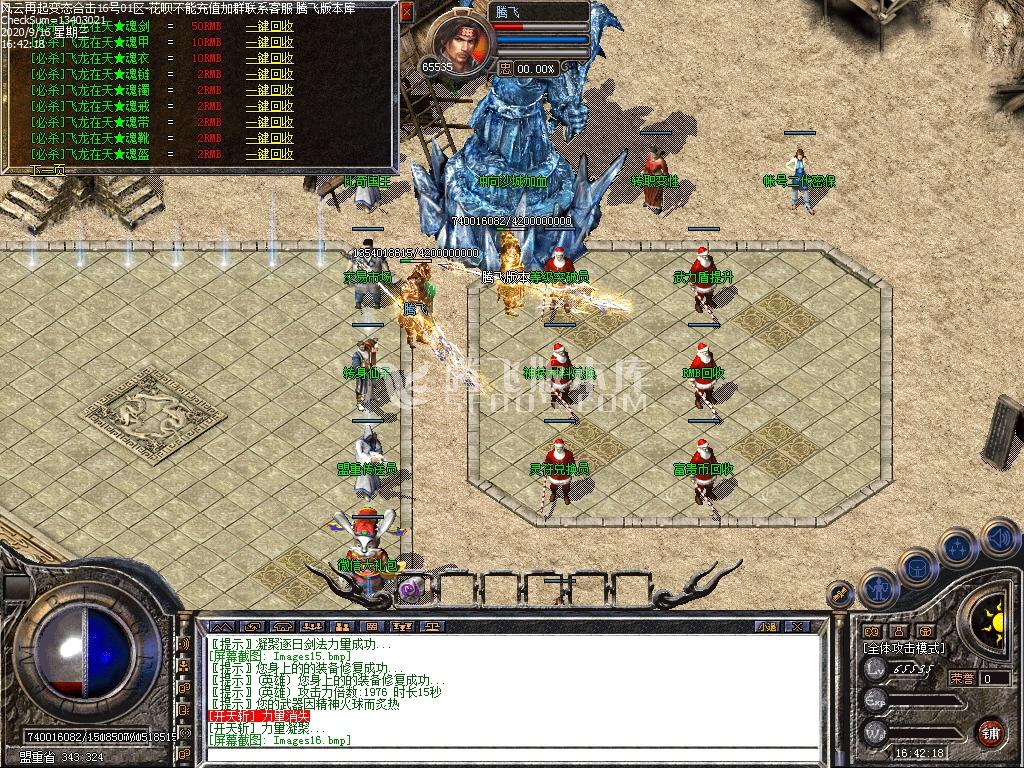The height and width of the screenshot is (768, 1024).
Task: Toggle the blue speaker sound button
Action: click(999, 537)
